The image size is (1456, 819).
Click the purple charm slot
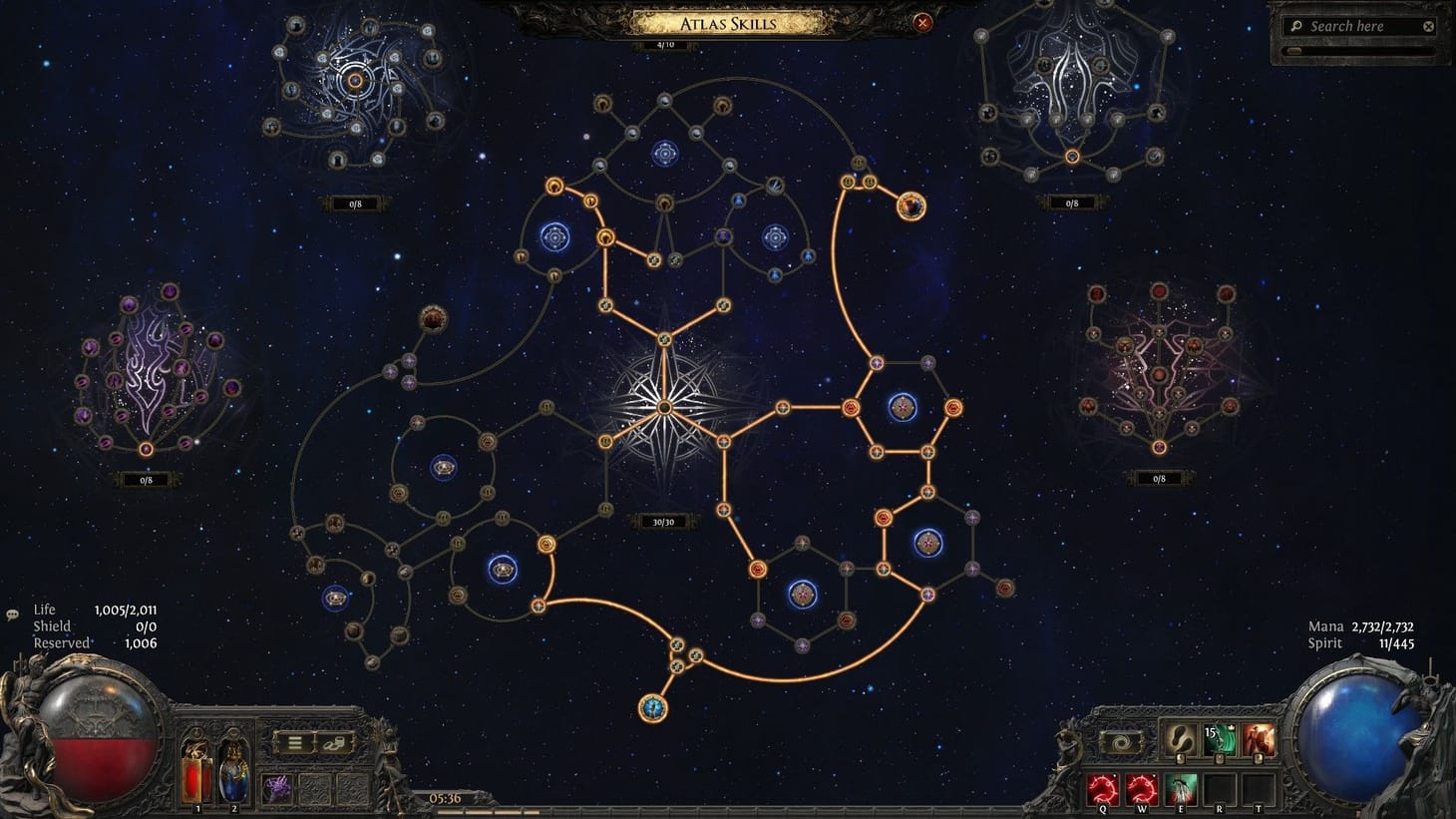click(275, 787)
